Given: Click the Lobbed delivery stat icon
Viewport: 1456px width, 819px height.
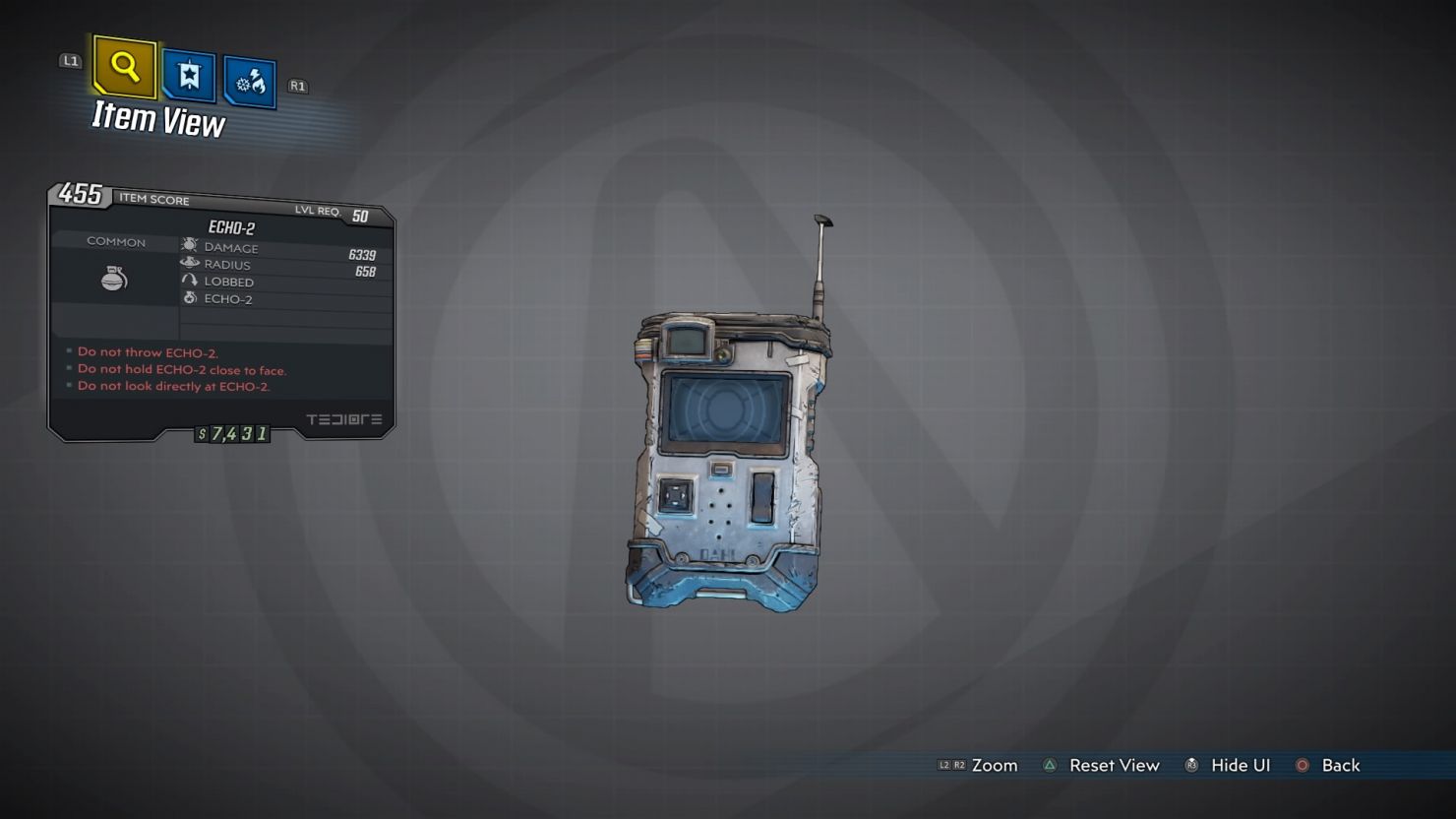Looking at the screenshot, I should [189, 280].
